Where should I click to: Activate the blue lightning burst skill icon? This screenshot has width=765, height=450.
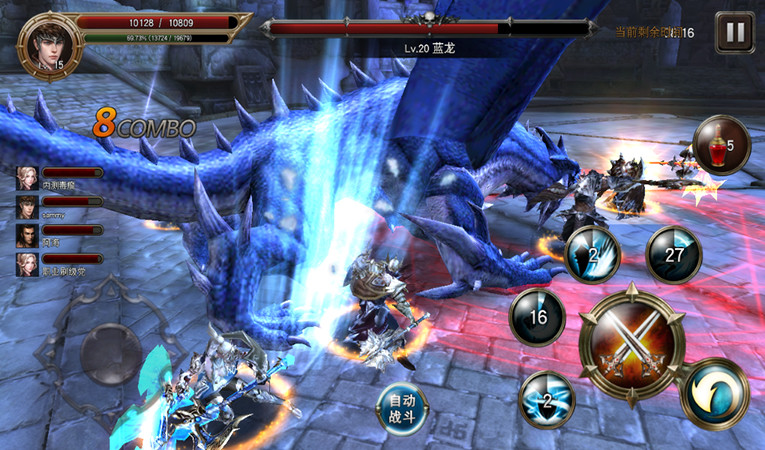tap(547, 398)
